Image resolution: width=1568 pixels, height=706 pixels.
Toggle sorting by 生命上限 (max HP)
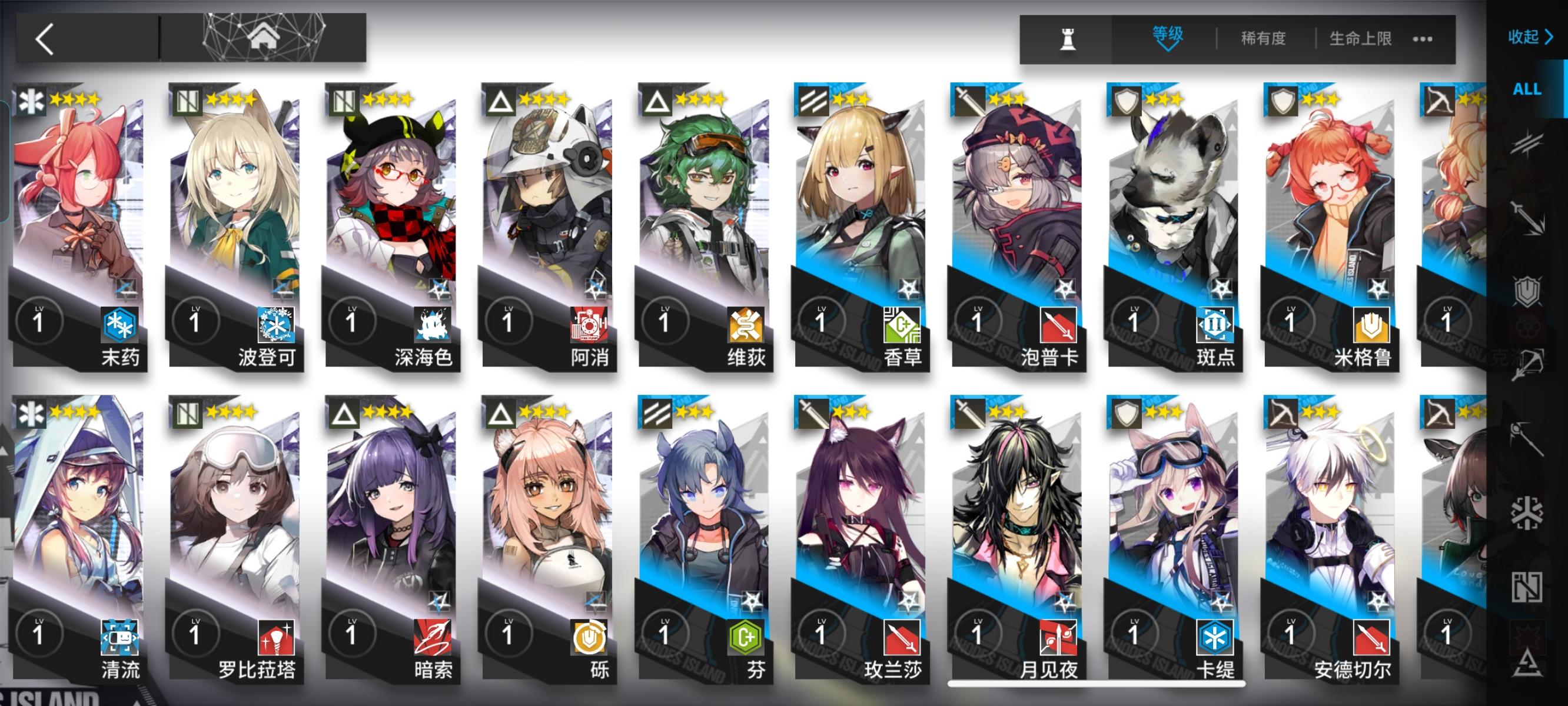(1361, 38)
